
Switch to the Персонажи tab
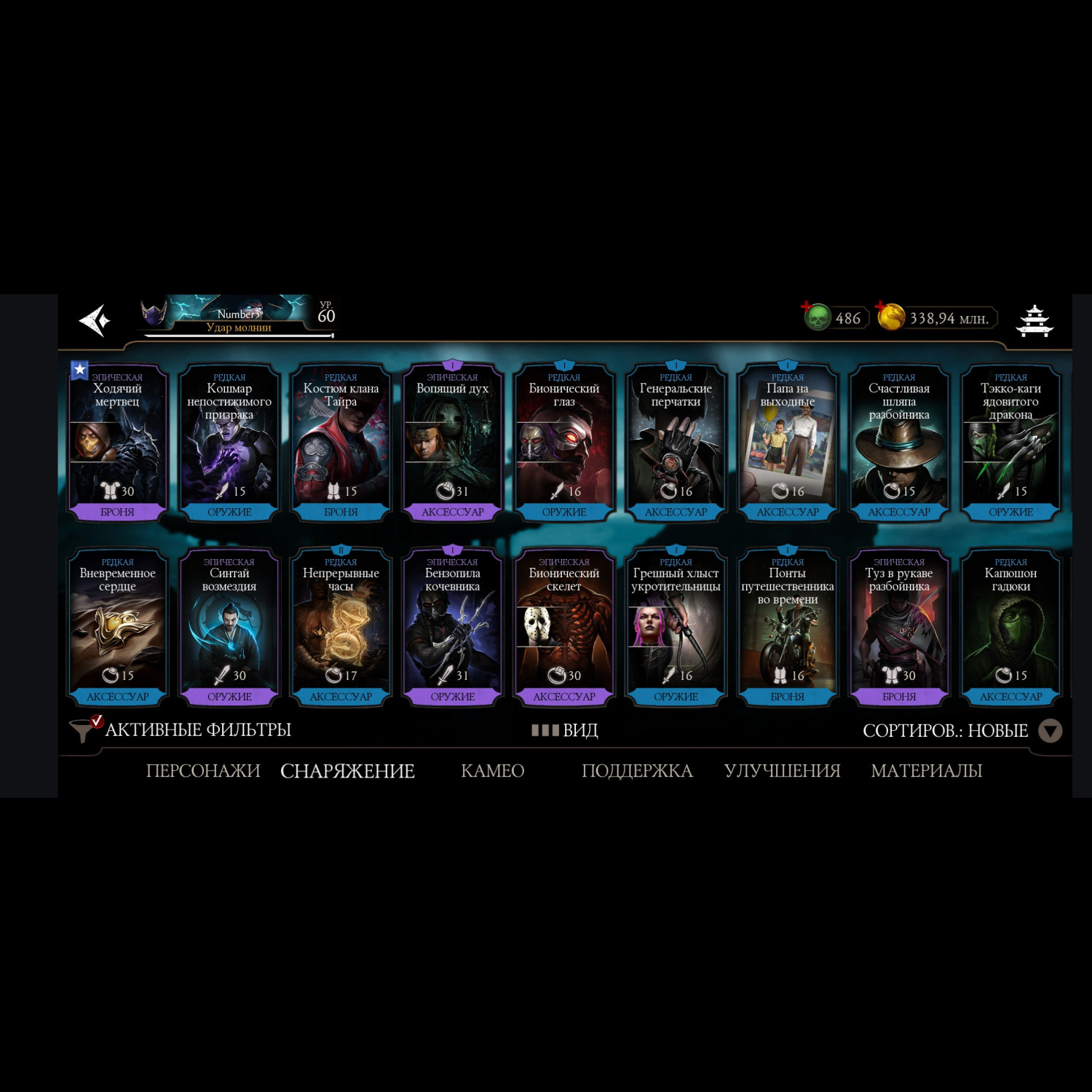coord(203,771)
